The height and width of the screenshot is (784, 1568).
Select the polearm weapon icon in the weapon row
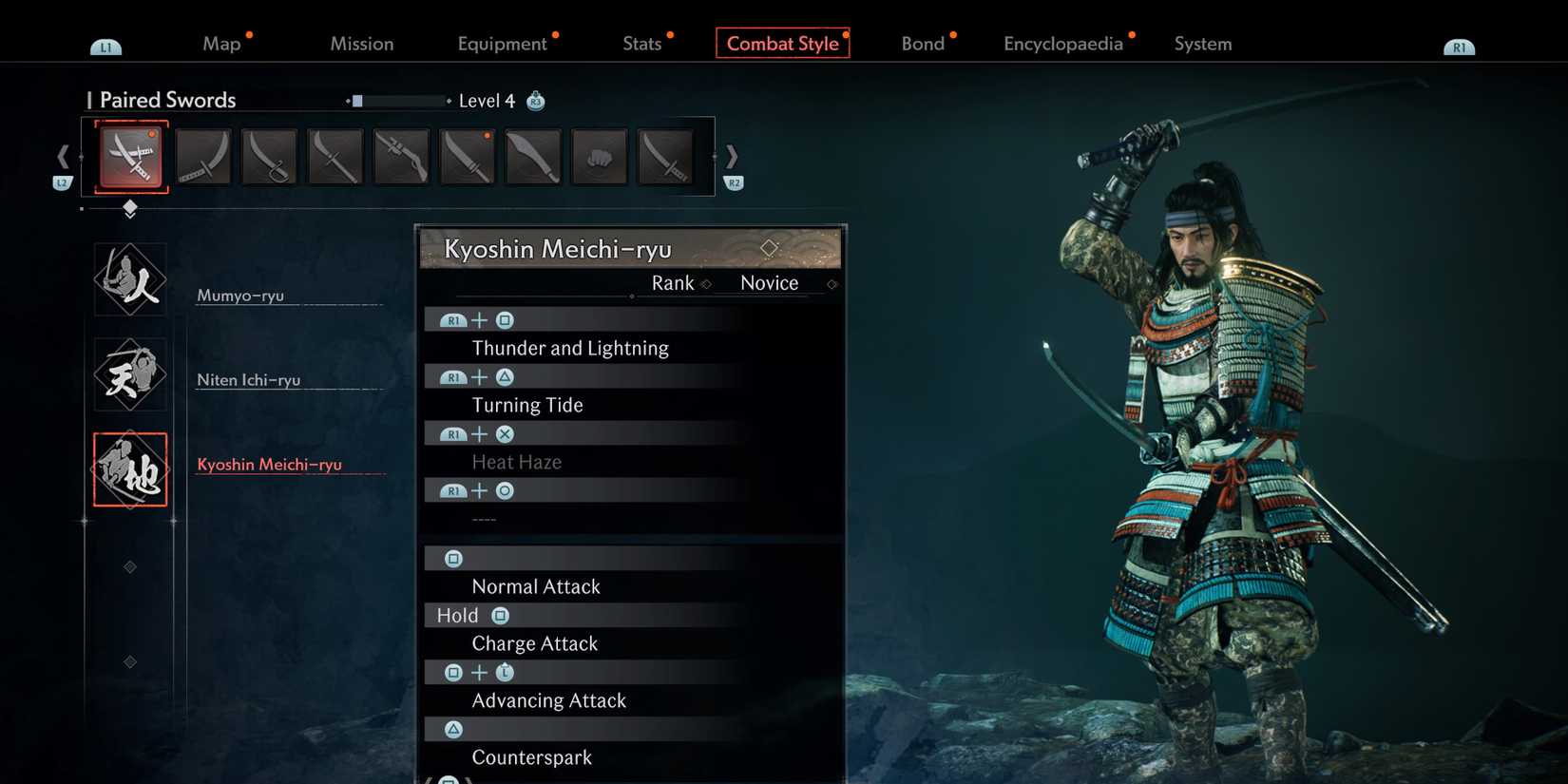tap(335, 156)
